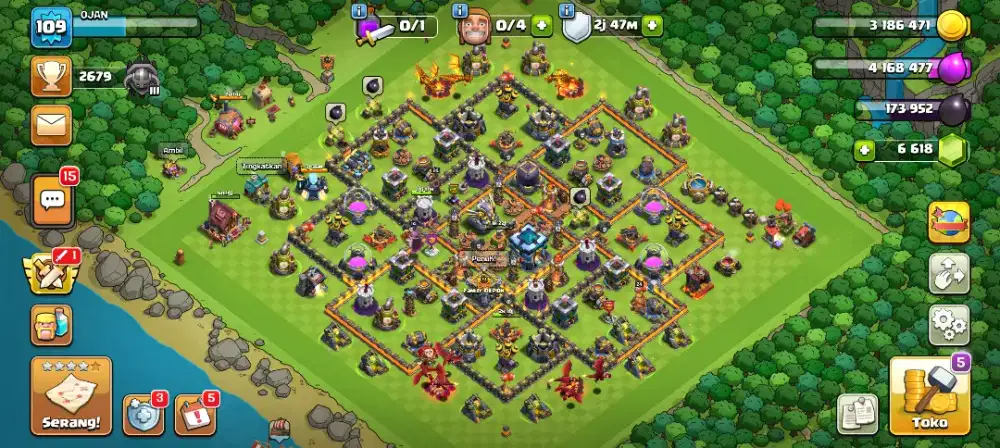The image size is (1000, 448).
Task: Open the paper notes icon beside Toko
Action: (x=857, y=414)
